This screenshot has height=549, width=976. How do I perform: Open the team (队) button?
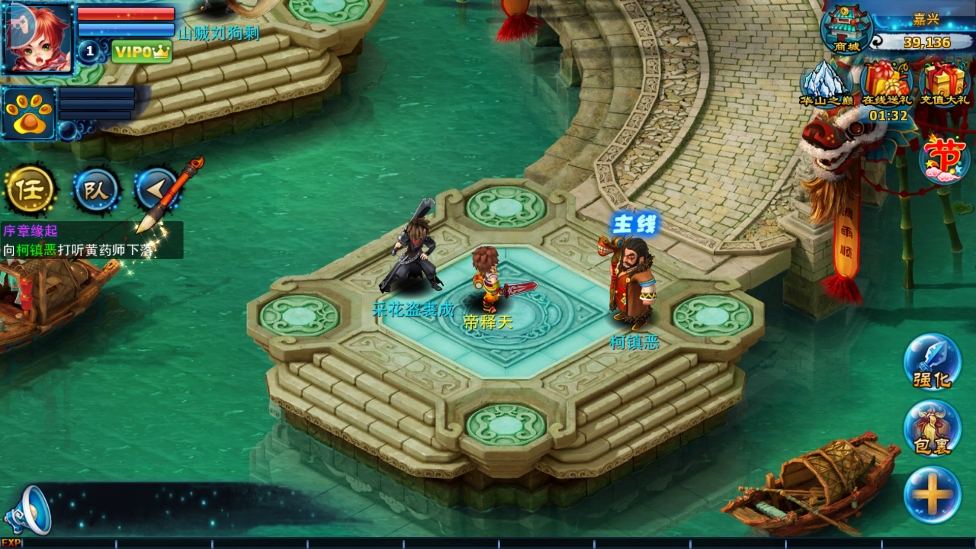point(96,189)
